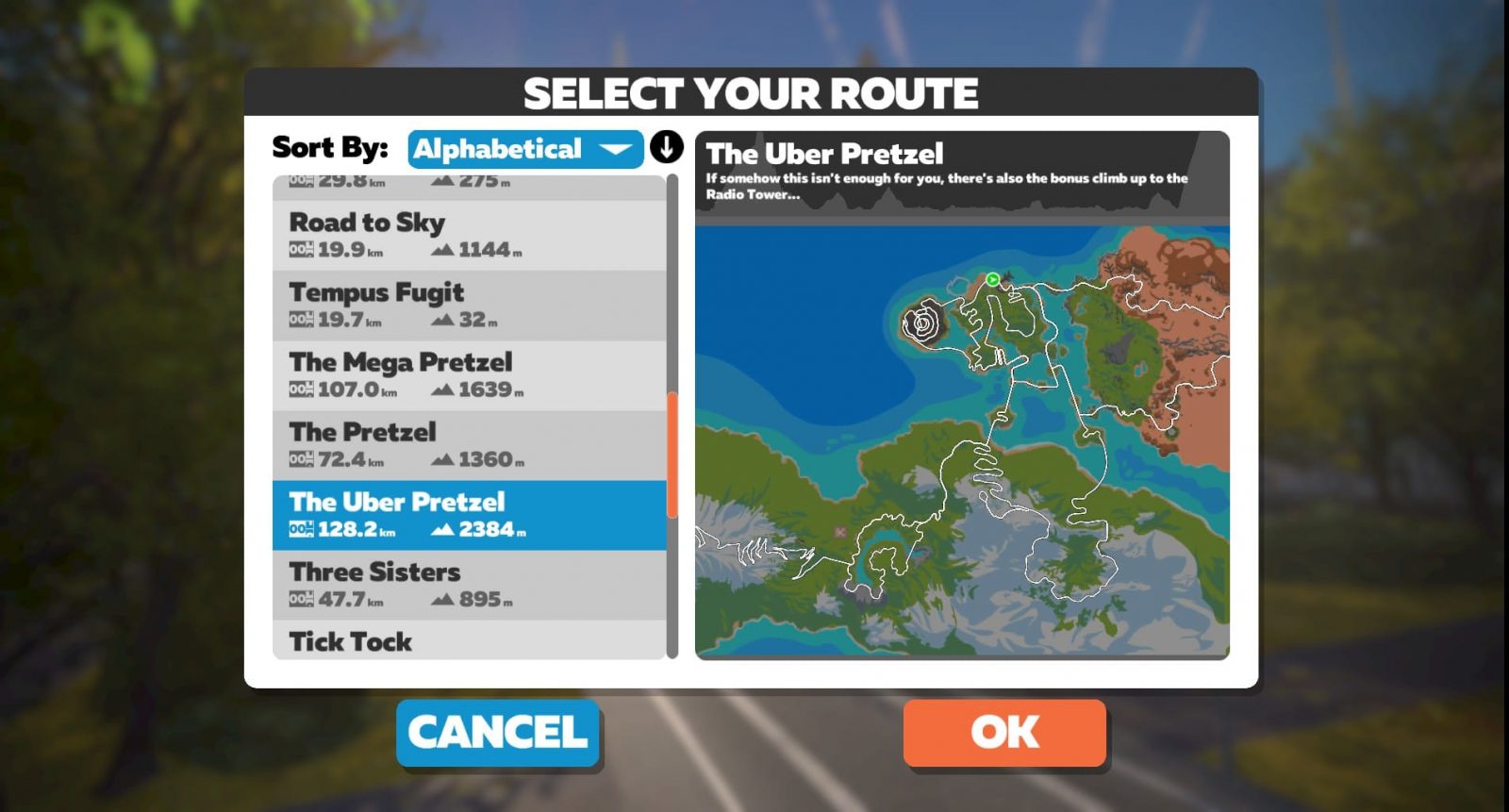Pick the Tick Tock route
The image size is (1509, 812).
point(469,640)
